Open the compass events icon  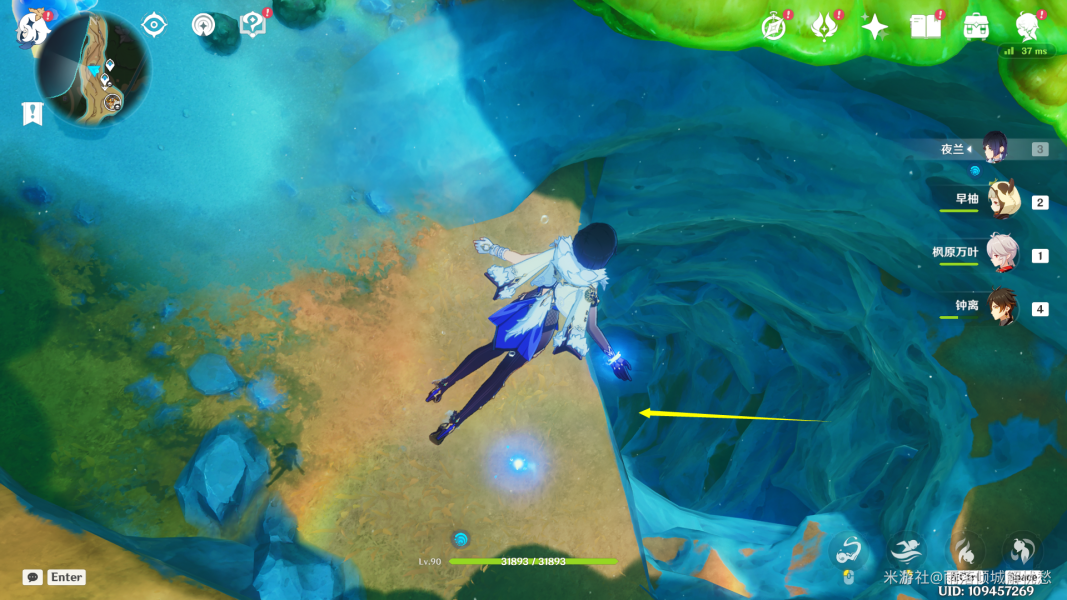[773, 27]
